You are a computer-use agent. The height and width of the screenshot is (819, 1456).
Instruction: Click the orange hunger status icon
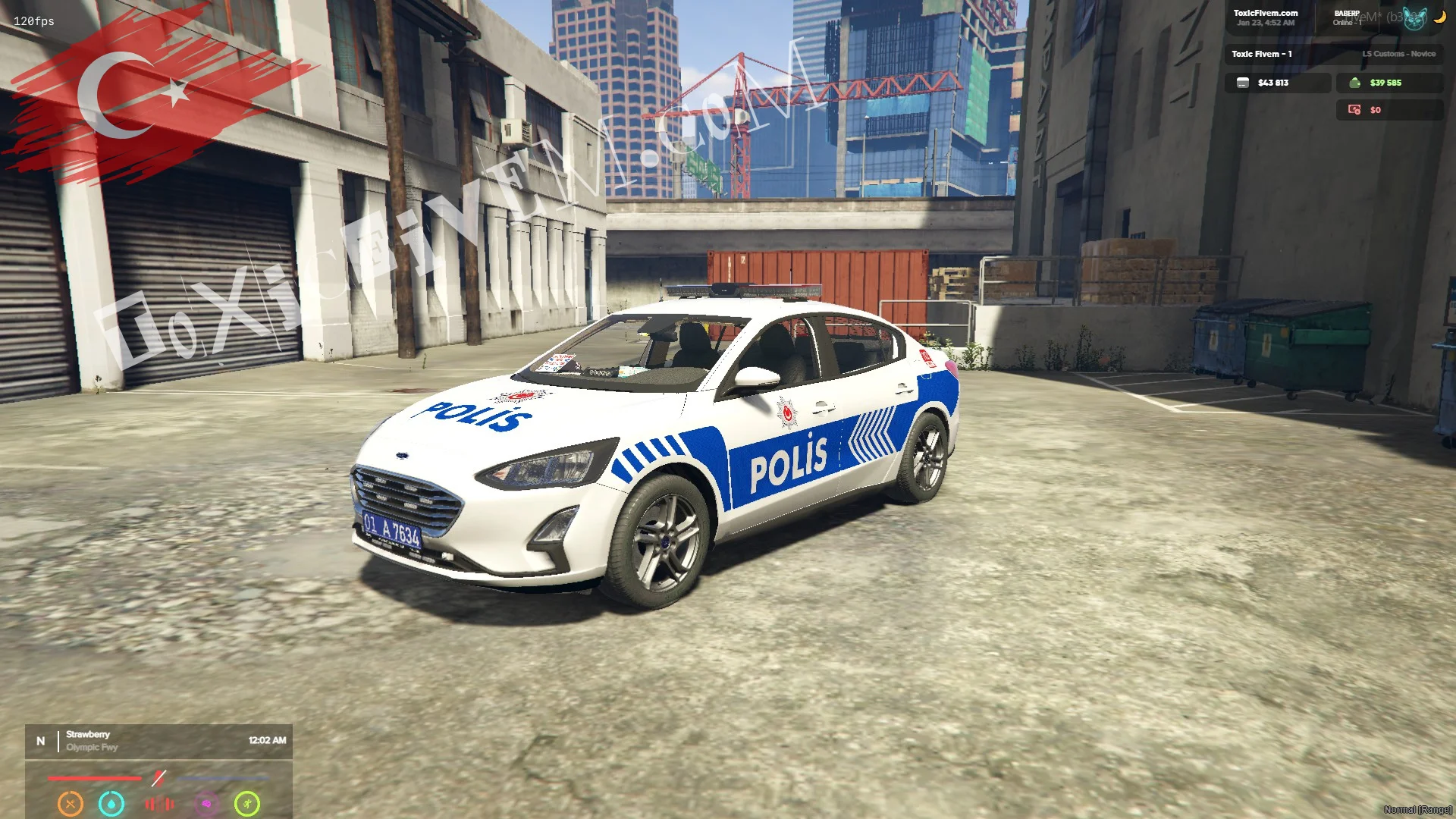71,803
